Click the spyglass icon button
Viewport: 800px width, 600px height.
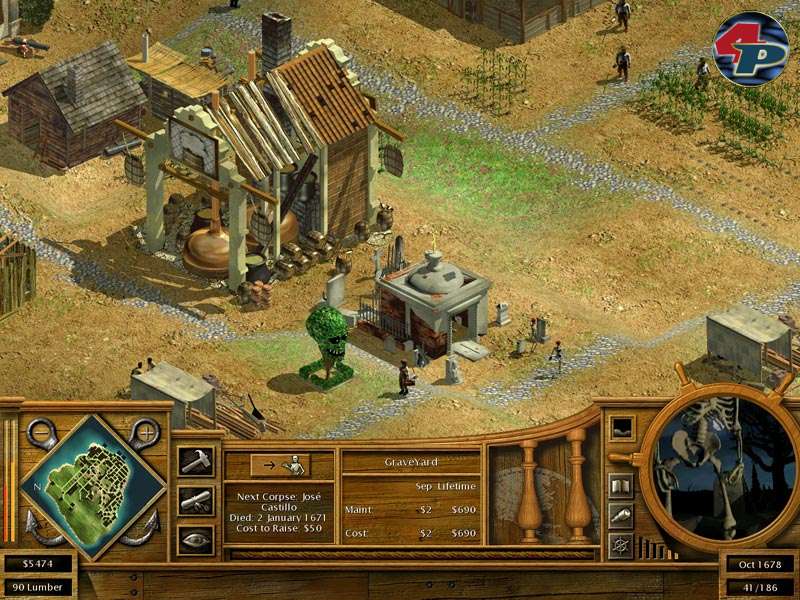(620, 516)
